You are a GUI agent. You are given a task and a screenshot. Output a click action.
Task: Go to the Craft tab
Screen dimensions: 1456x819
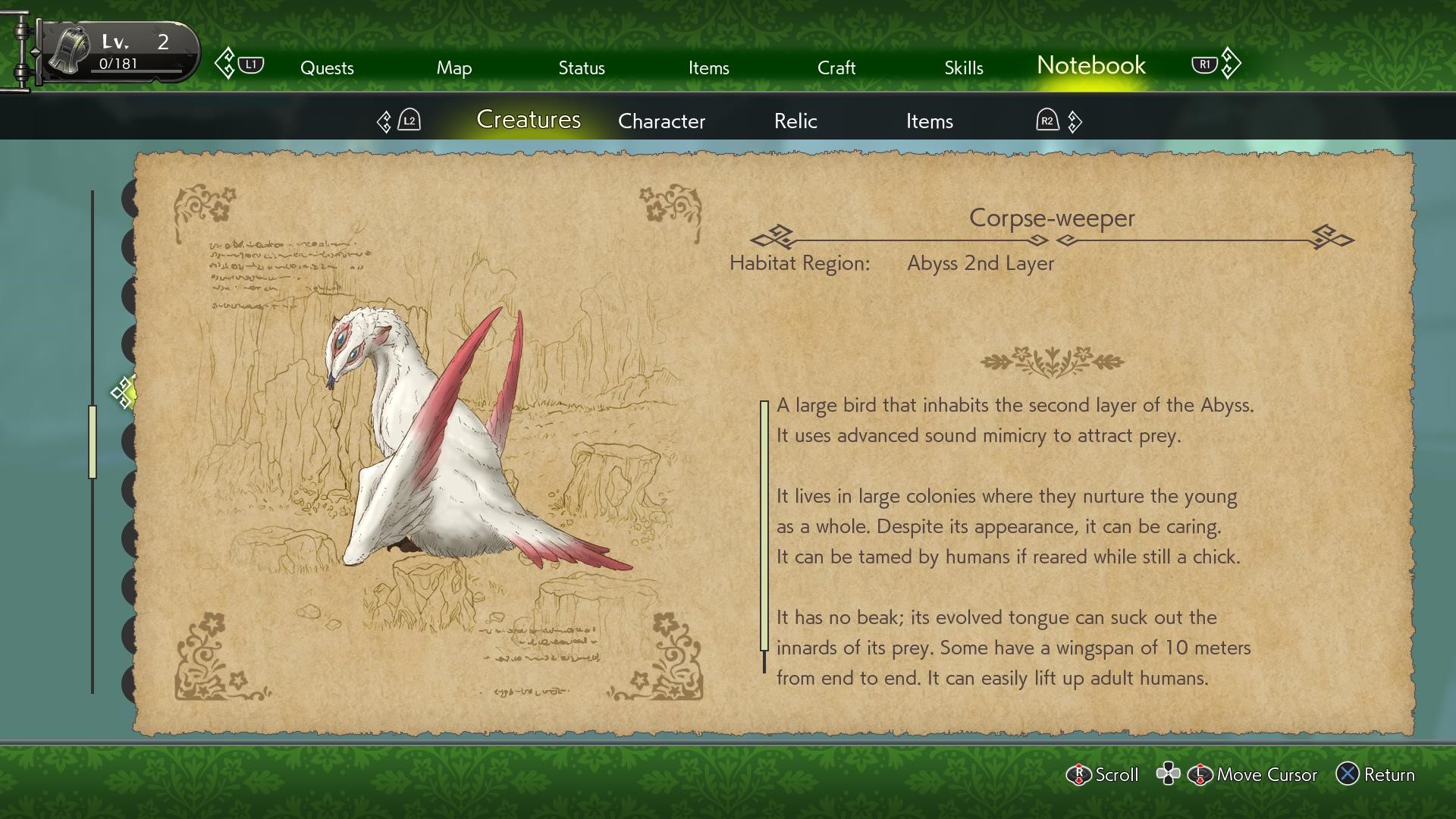pyautogui.click(x=836, y=67)
